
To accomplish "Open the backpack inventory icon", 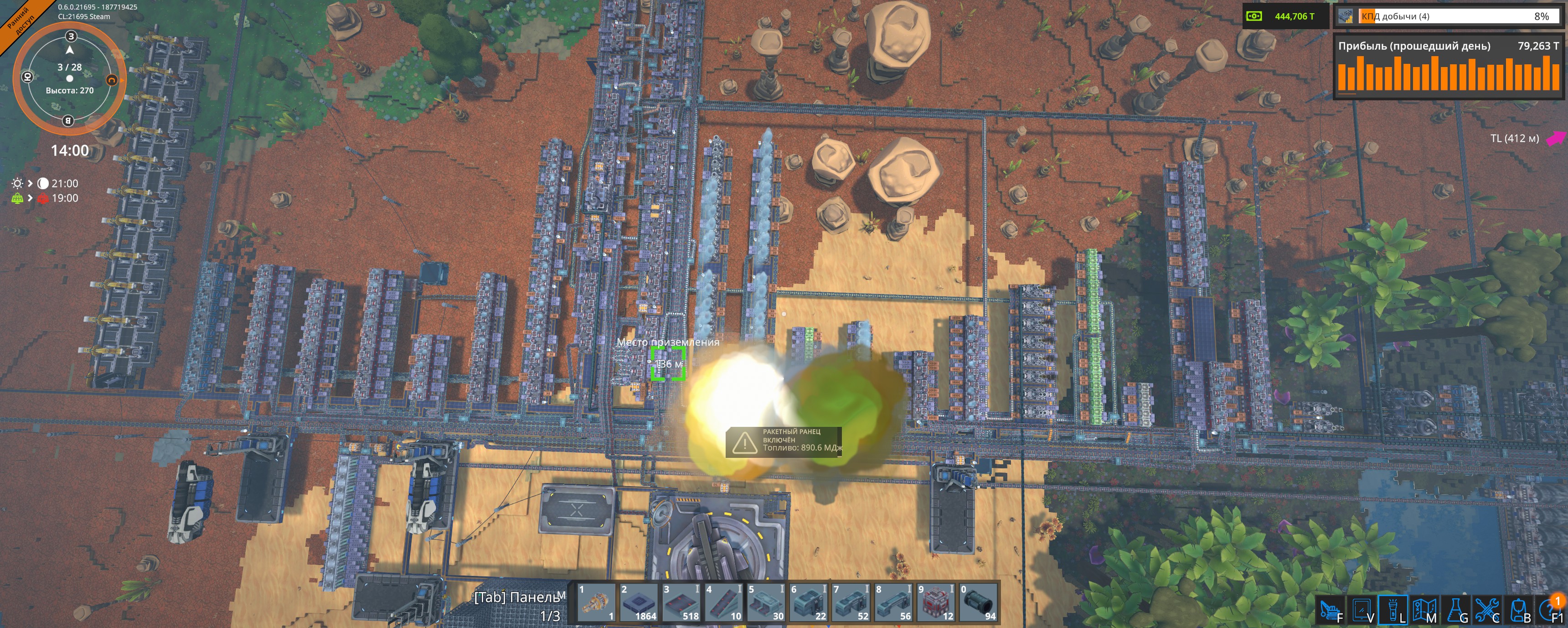I will (x=1519, y=610).
